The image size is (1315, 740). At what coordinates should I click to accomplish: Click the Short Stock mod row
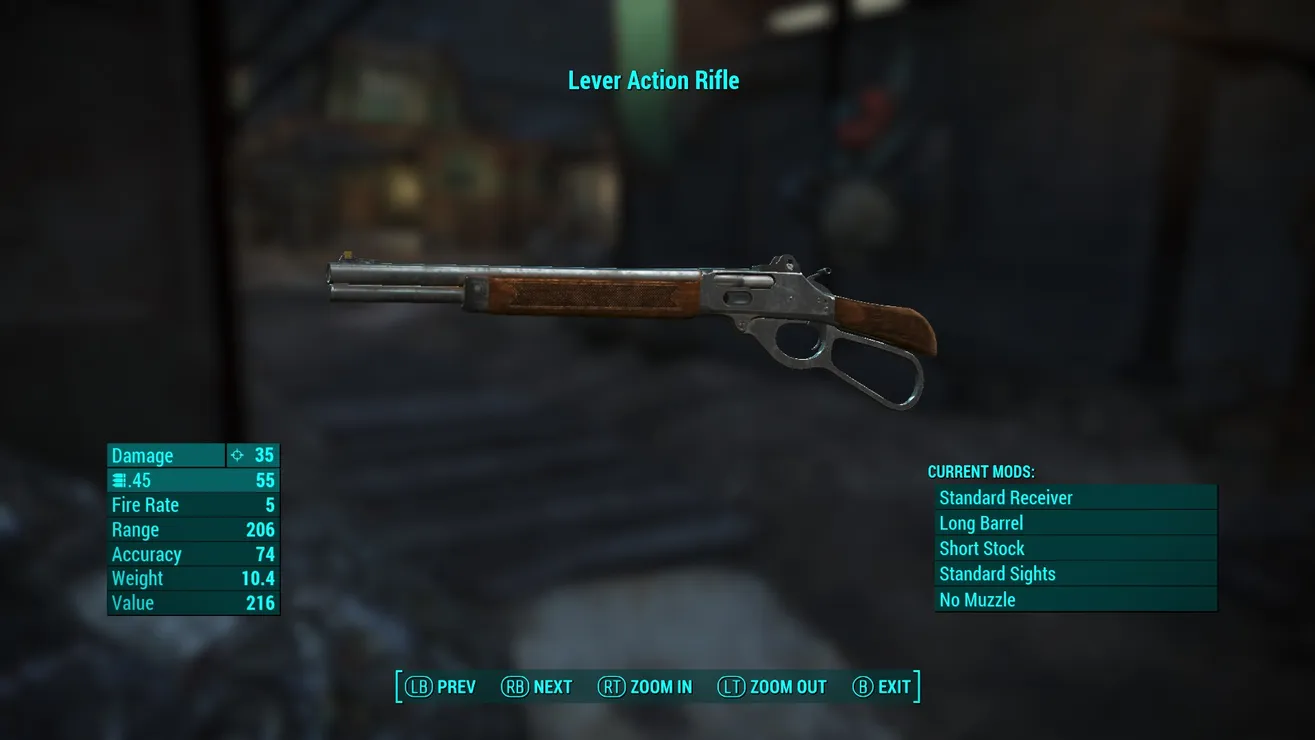[x=1075, y=549]
